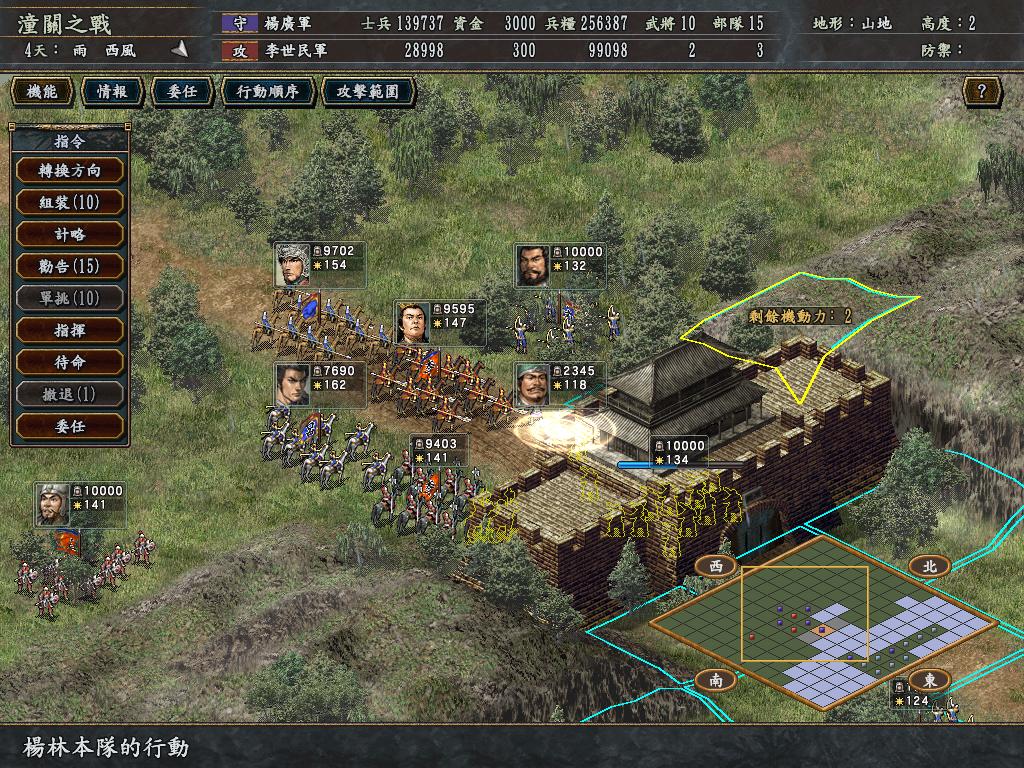Select the 撤退(1) retreat command
This screenshot has width=1024, height=768.
[x=69, y=394]
